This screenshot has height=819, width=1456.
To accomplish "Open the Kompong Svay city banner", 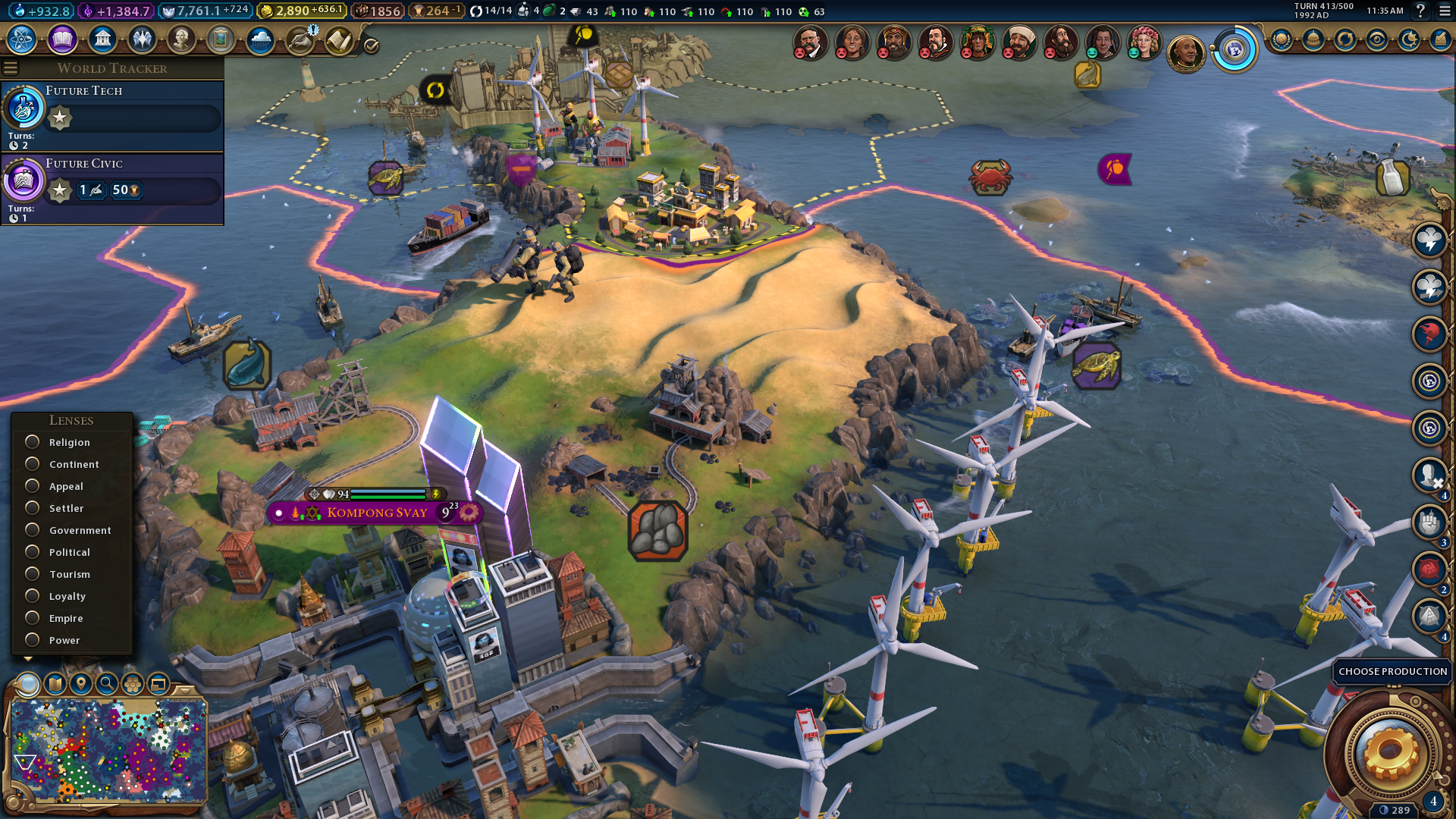I will point(376,513).
